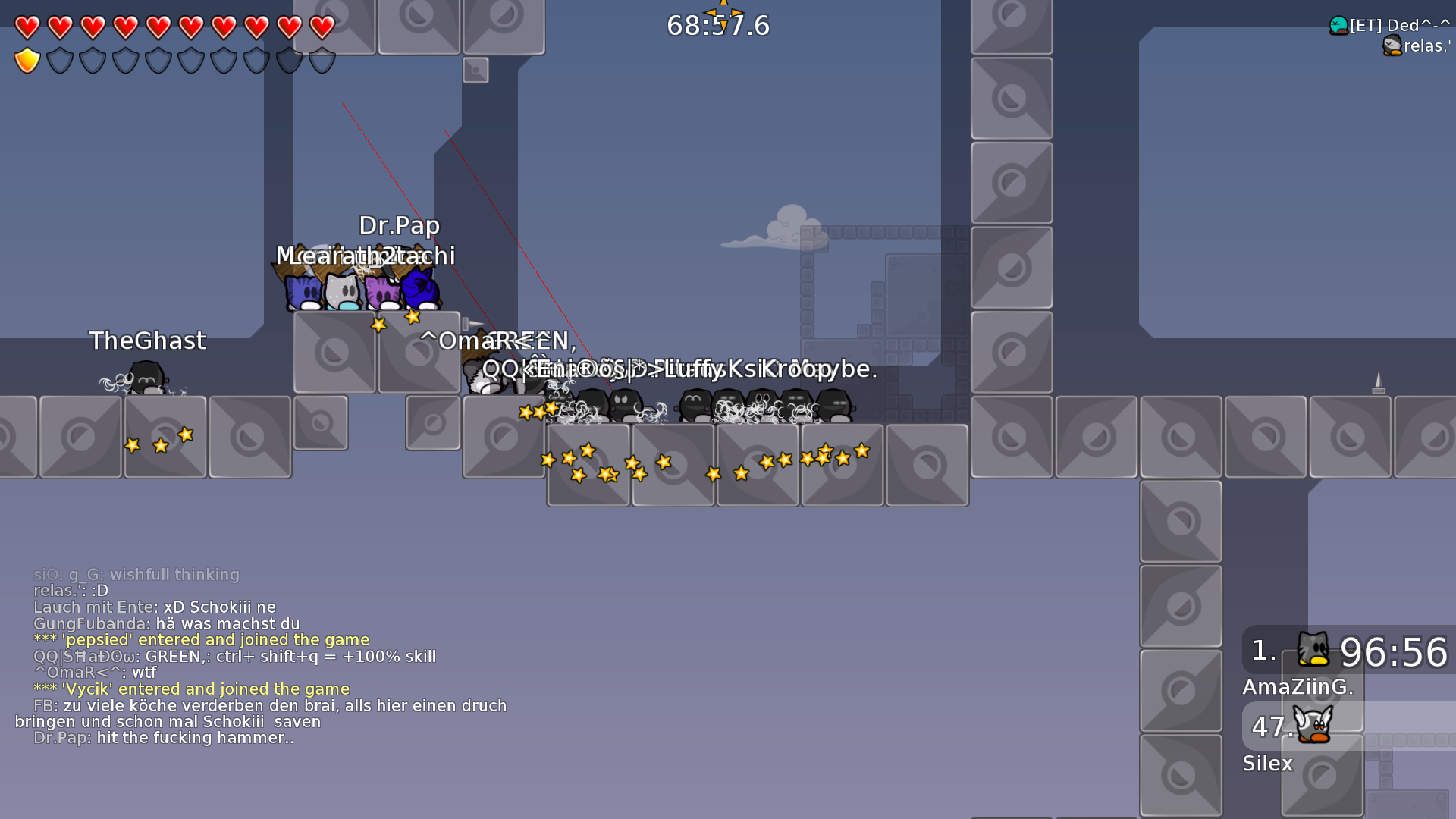This screenshot has height=819, width=1456.
Task: Click the race timer showing 68:57.6
Action: [719, 25]
